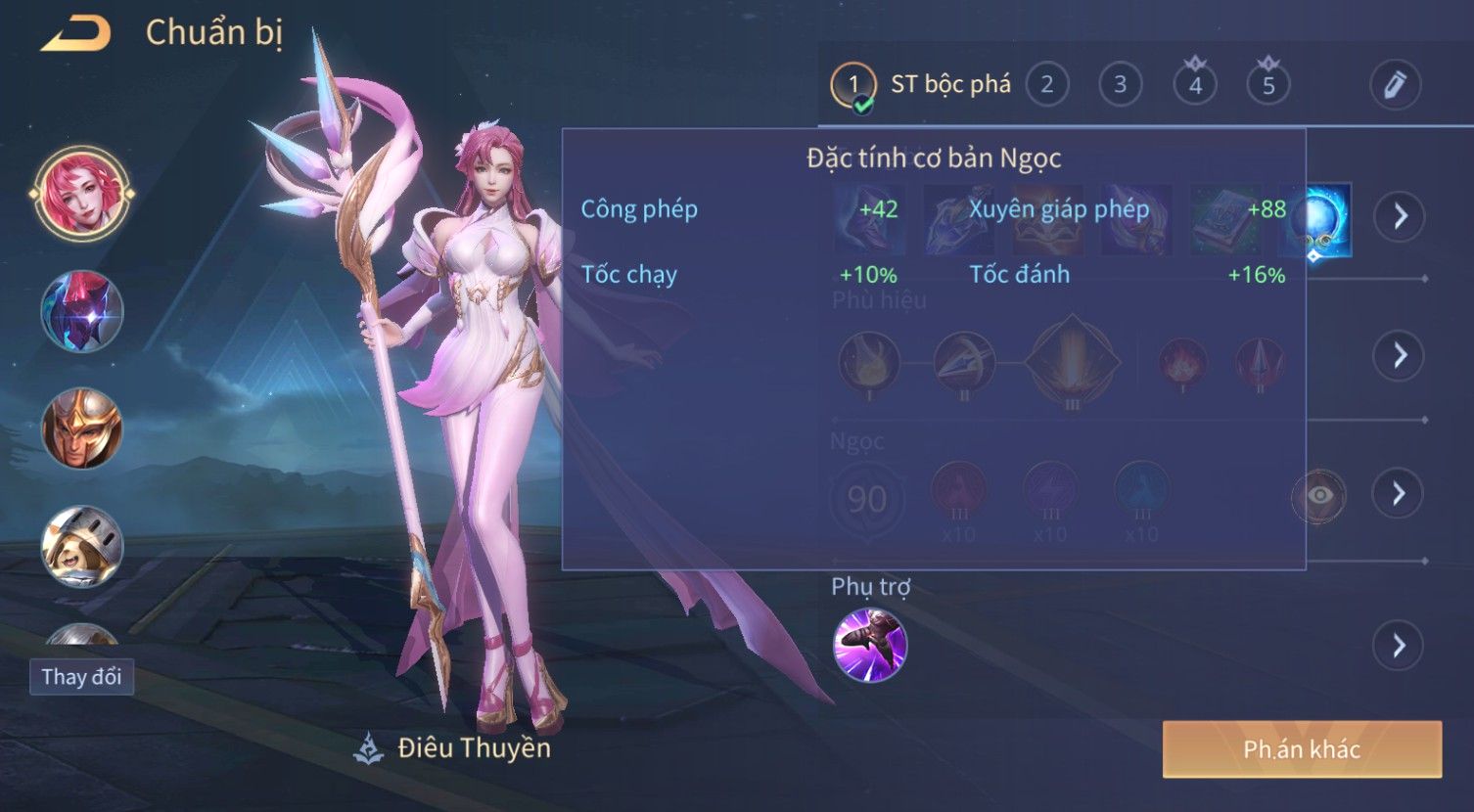The width and height of the screenshot is (1474, 812).
Task: Toggle the gem stats eye icon
Action: (1318, 495)
